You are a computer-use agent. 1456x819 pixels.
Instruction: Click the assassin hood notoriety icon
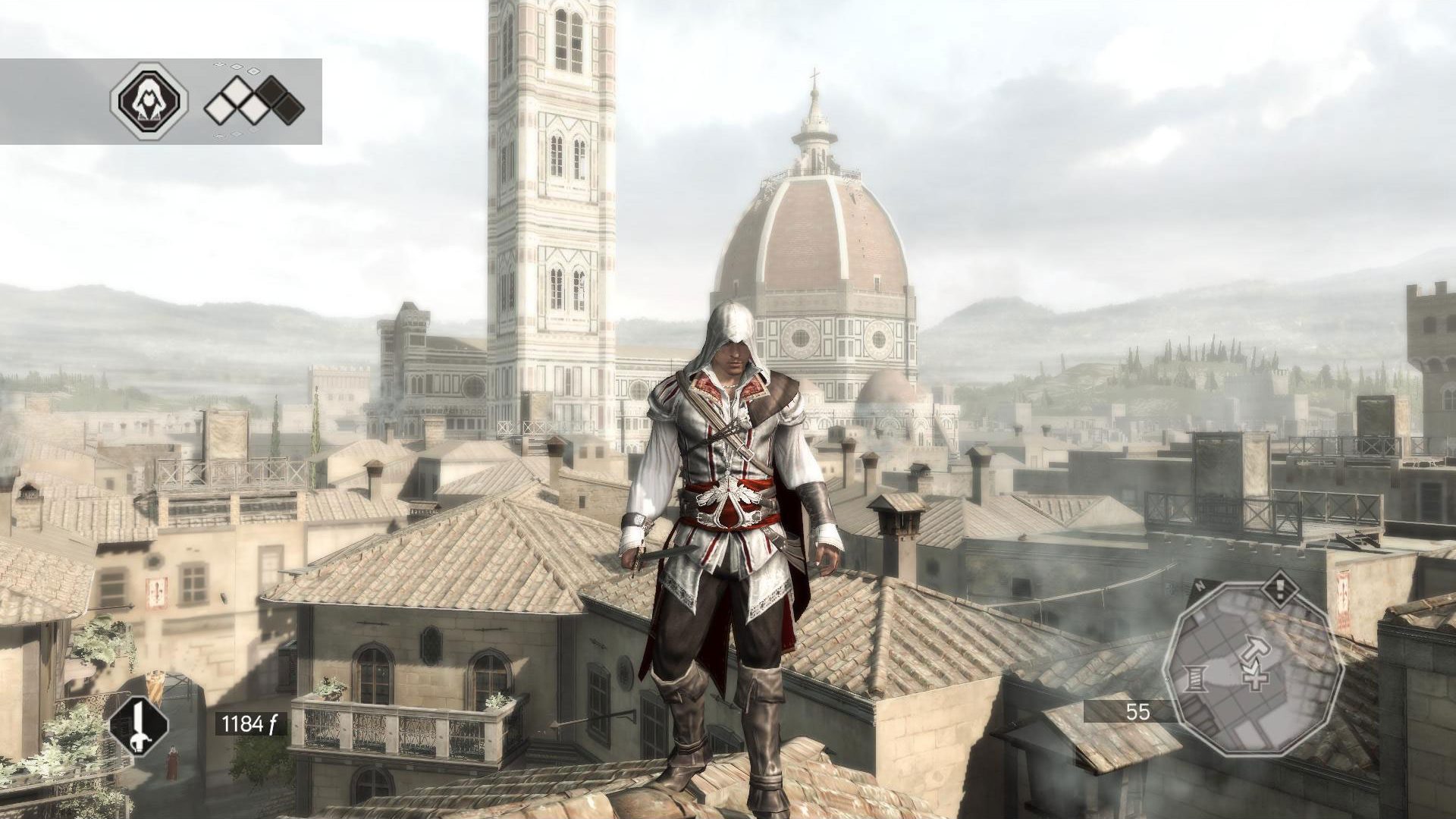point(149,101)
